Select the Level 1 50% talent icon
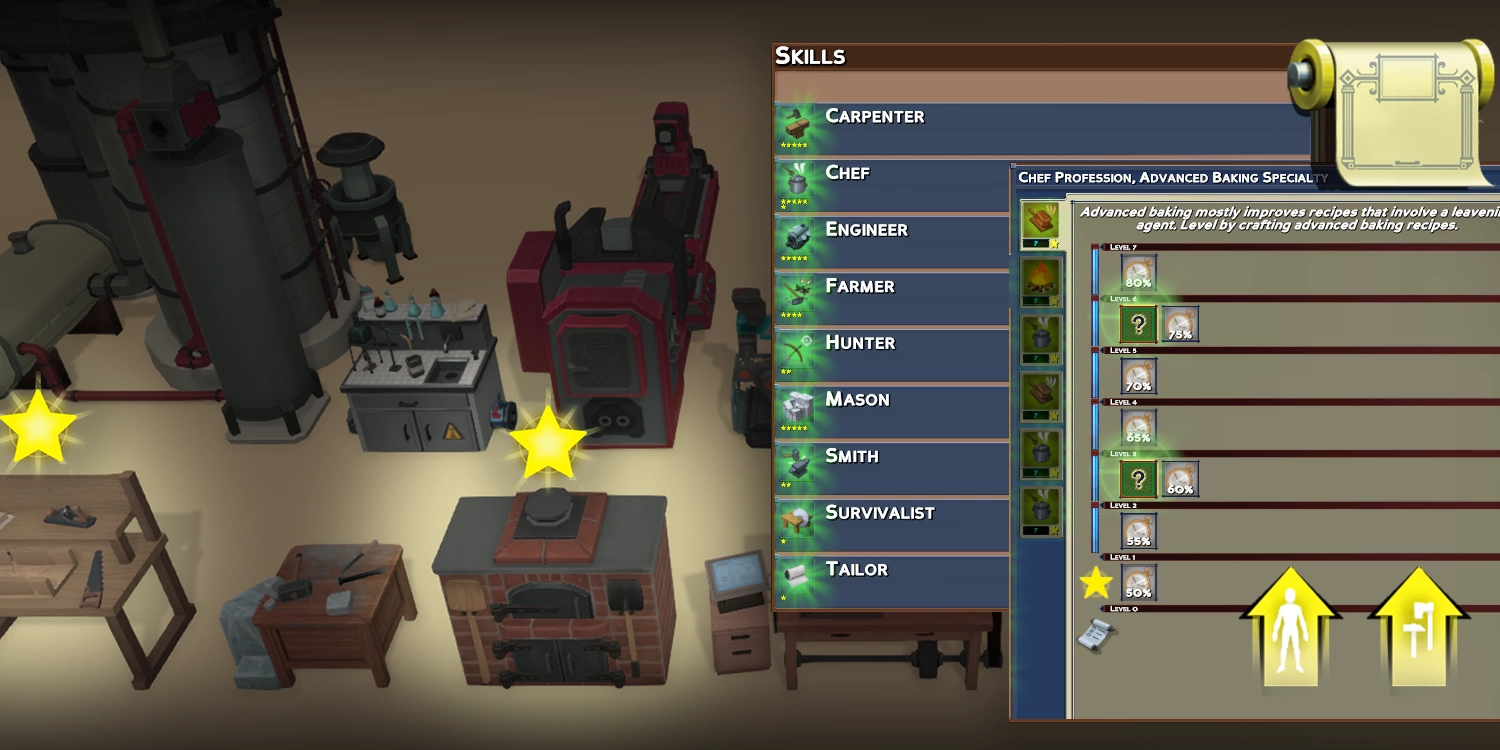Viewport: 1500px width, 750px height. pyautogui.click(x=1138, y=582)
